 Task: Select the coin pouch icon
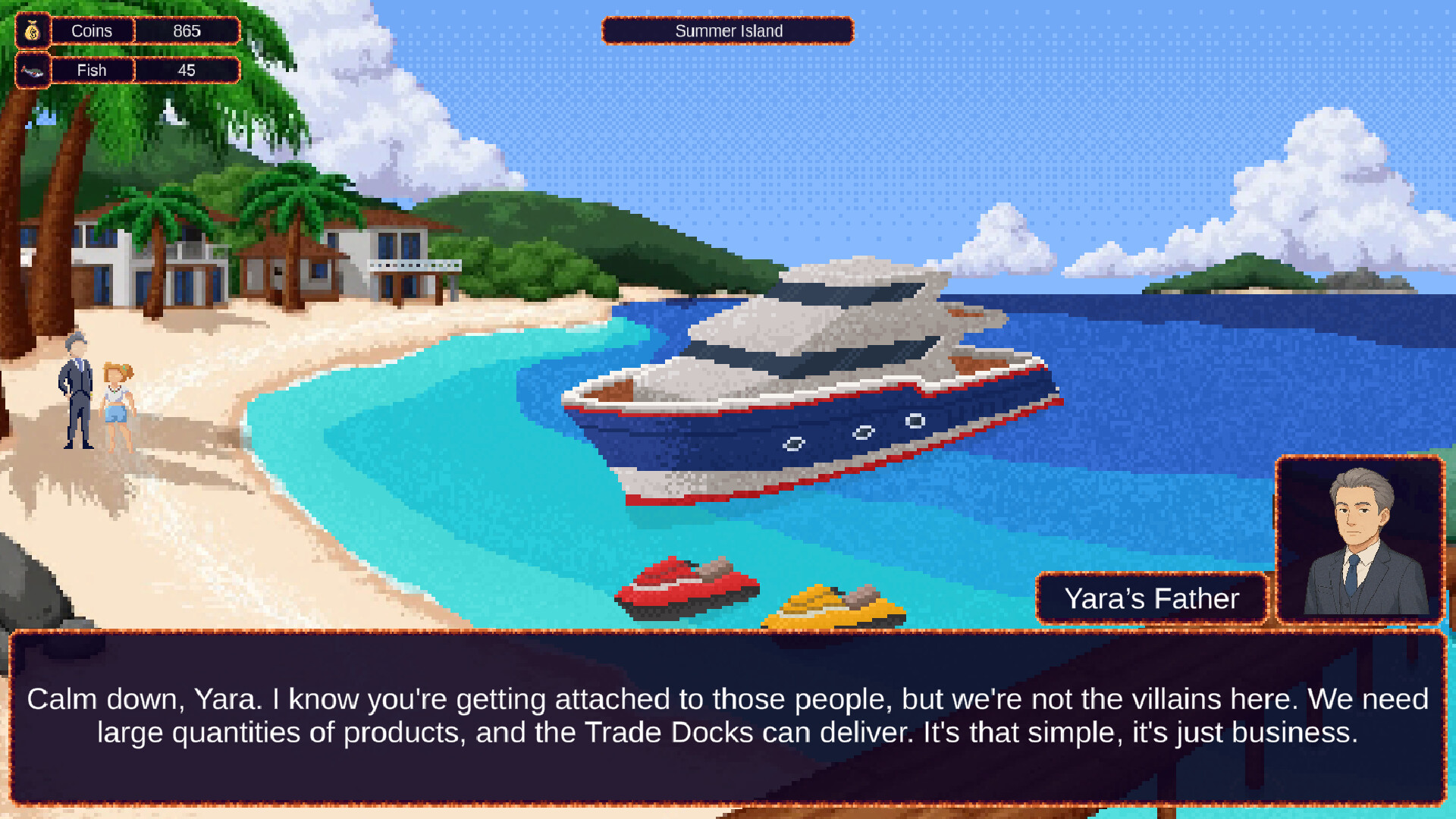(x=32, y=31)
